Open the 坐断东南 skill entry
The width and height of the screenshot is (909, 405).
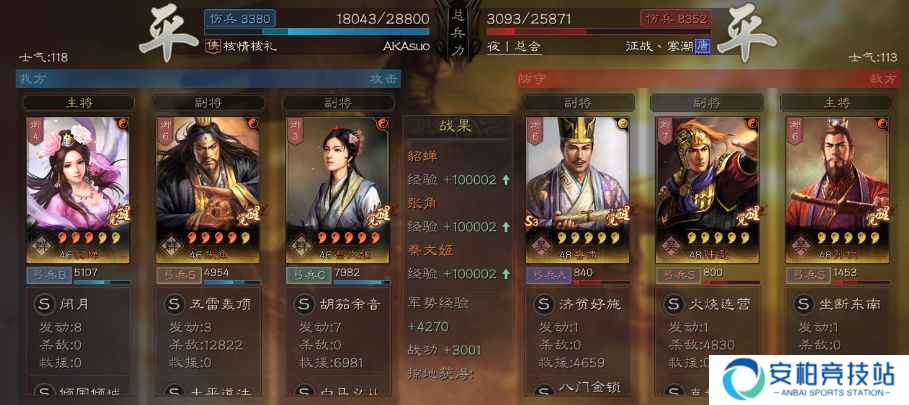coord(836,303)
